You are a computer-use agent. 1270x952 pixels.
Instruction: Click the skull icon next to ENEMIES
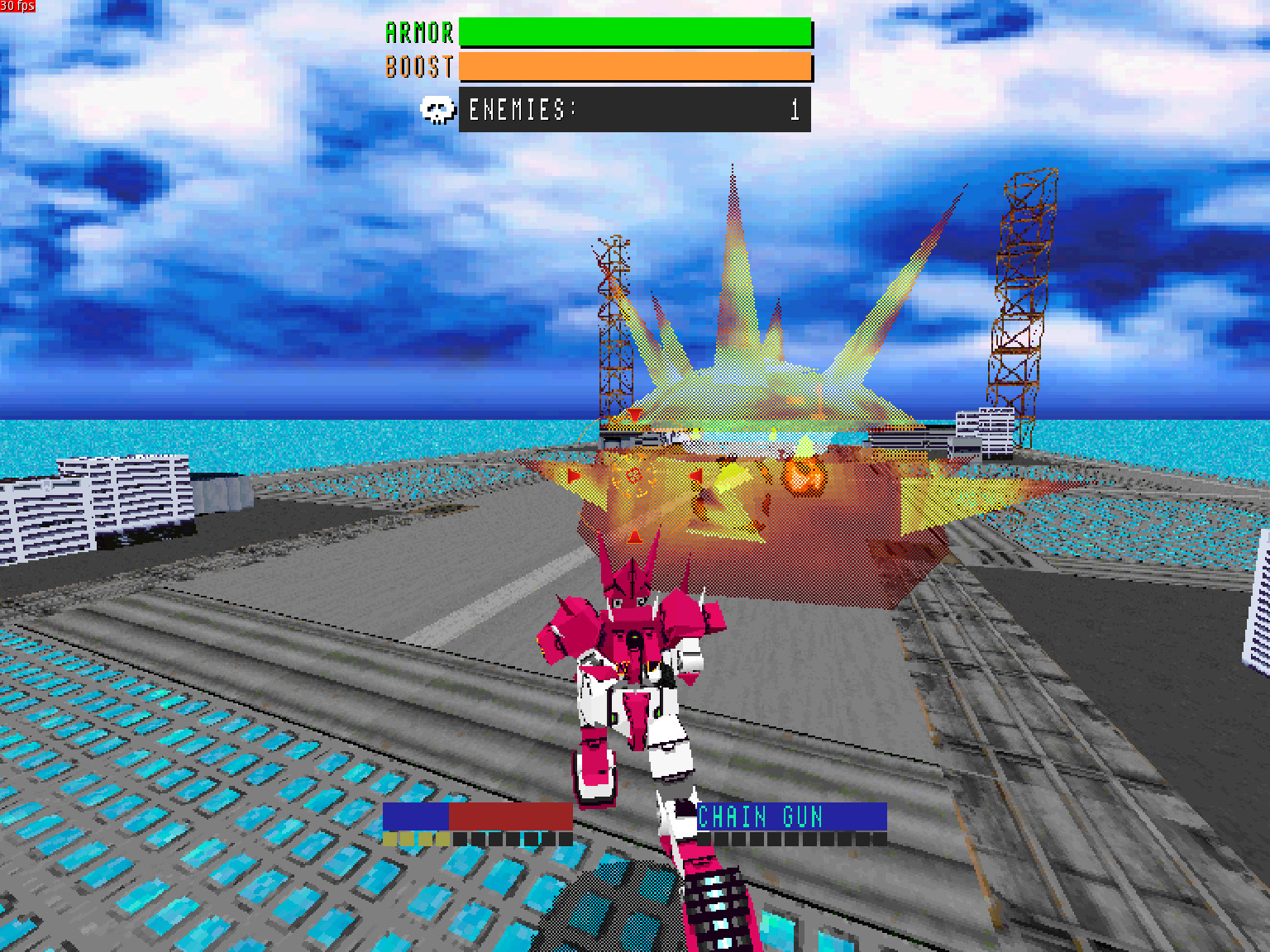(439, 109)
